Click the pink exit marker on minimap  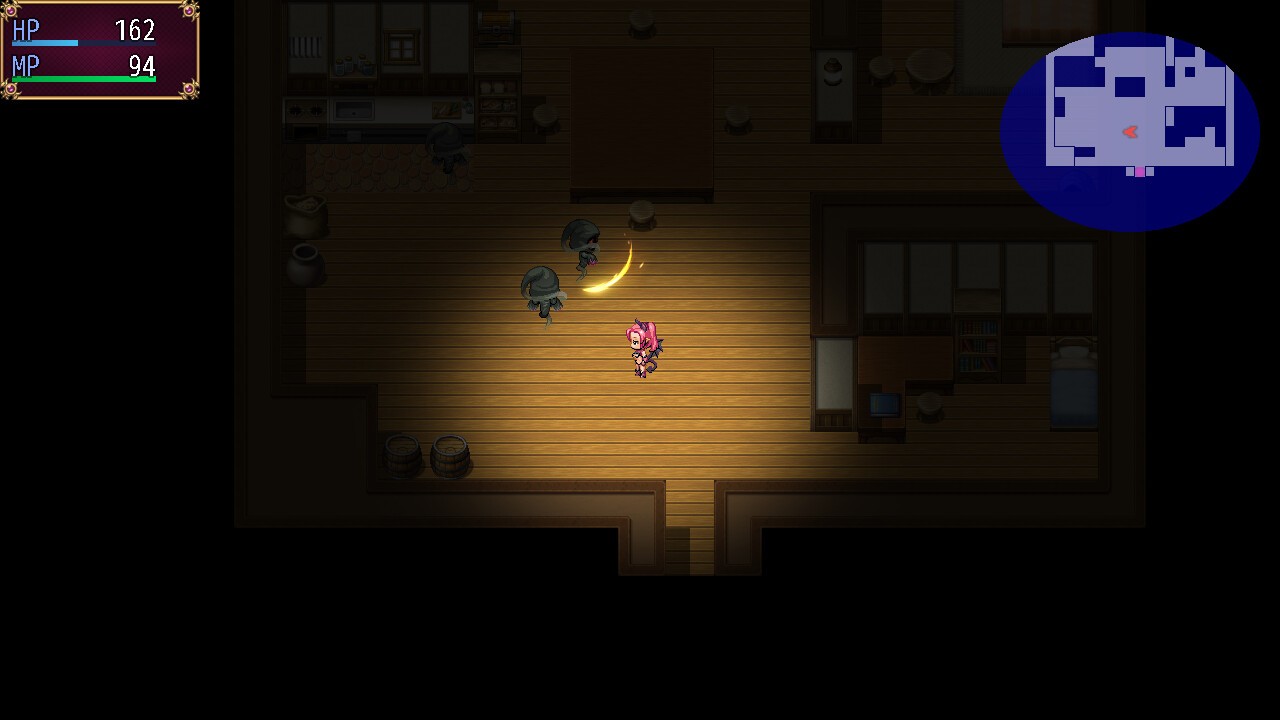click(1140, 172)
